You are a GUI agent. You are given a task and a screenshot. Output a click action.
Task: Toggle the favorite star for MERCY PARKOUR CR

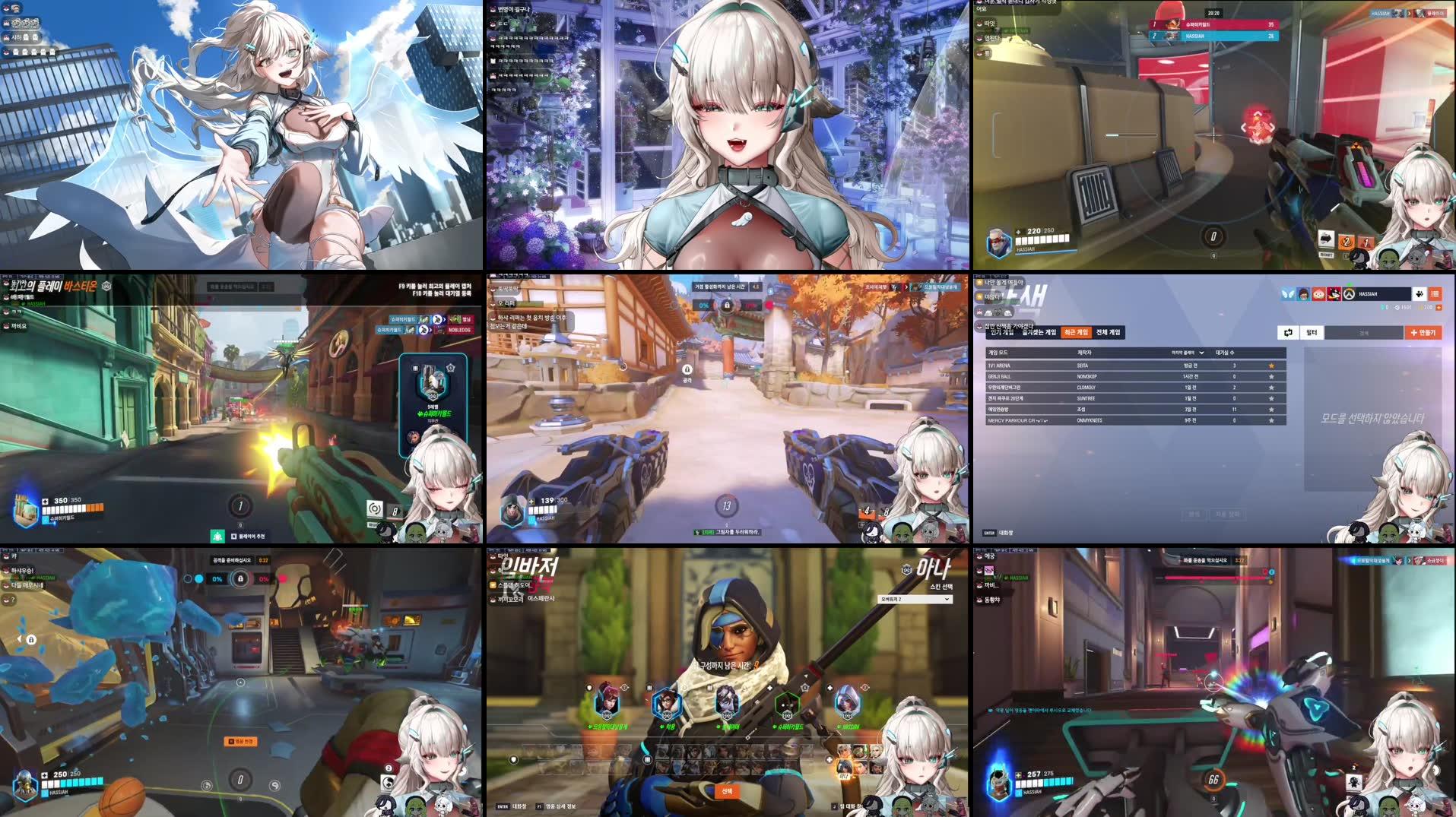1271,420
